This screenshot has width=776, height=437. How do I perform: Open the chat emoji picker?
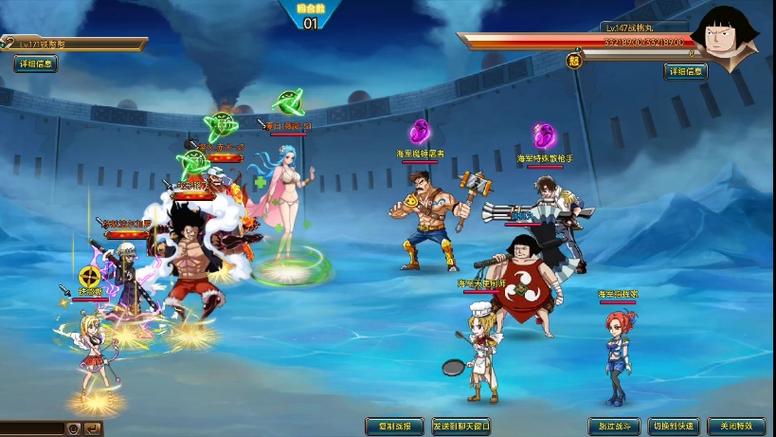click(x=73, y=428)
